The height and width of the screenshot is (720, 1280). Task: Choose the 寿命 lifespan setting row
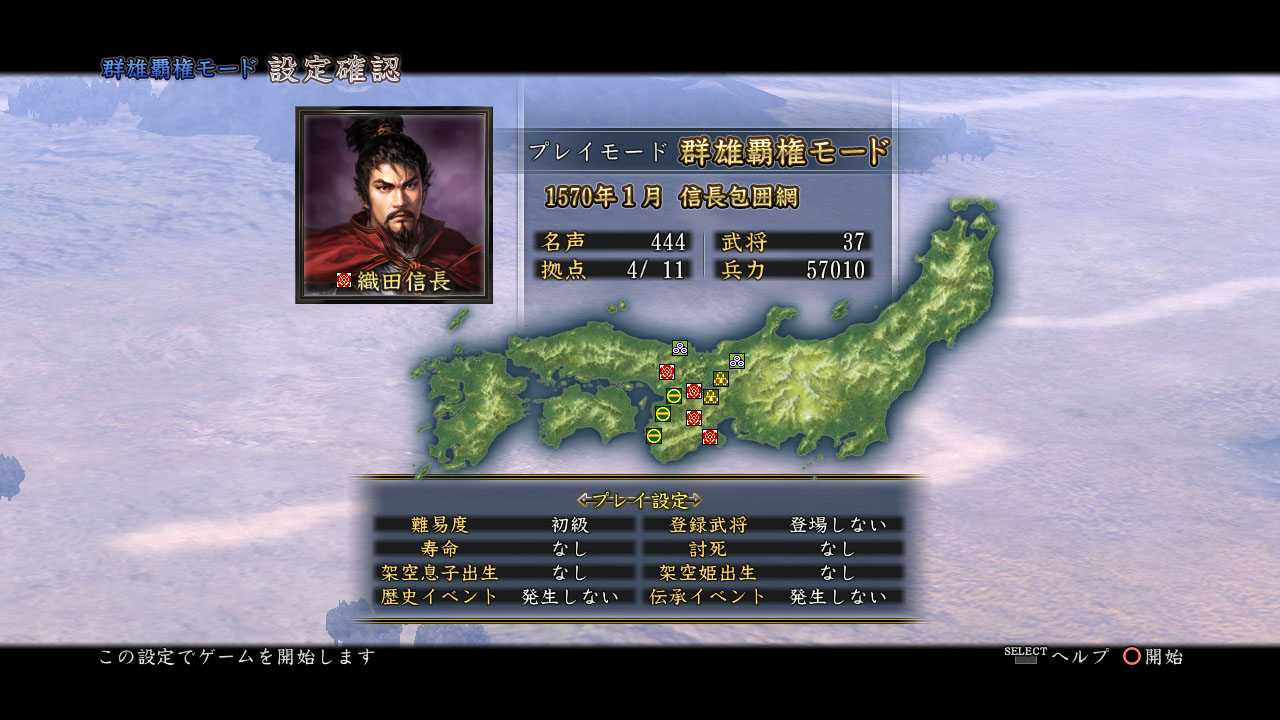pyautogui.click(x=504, y=548)
